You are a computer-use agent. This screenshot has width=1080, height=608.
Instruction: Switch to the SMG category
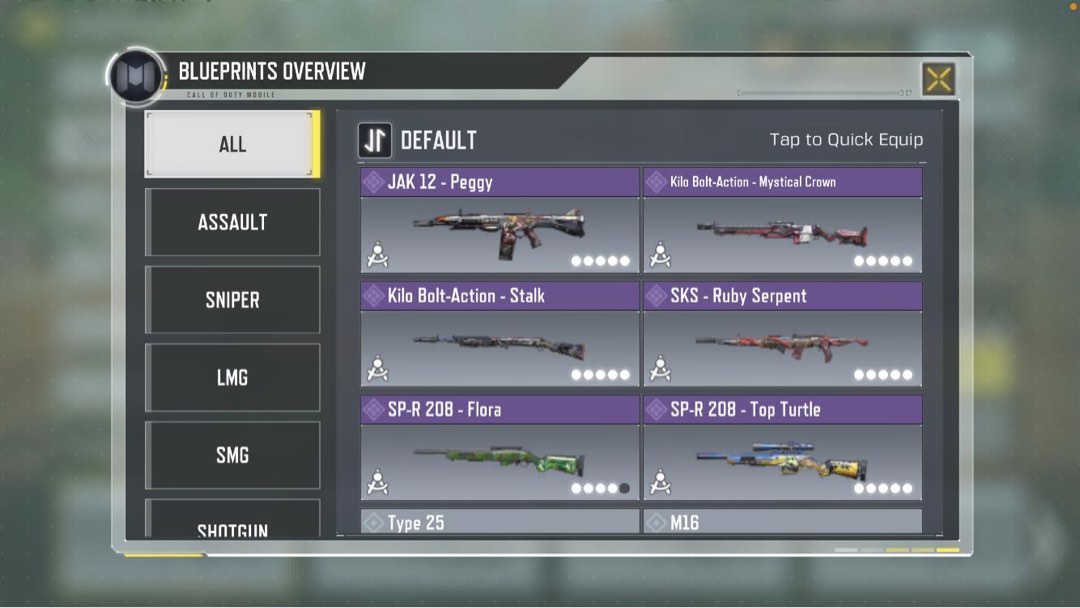tap(232, 455)
